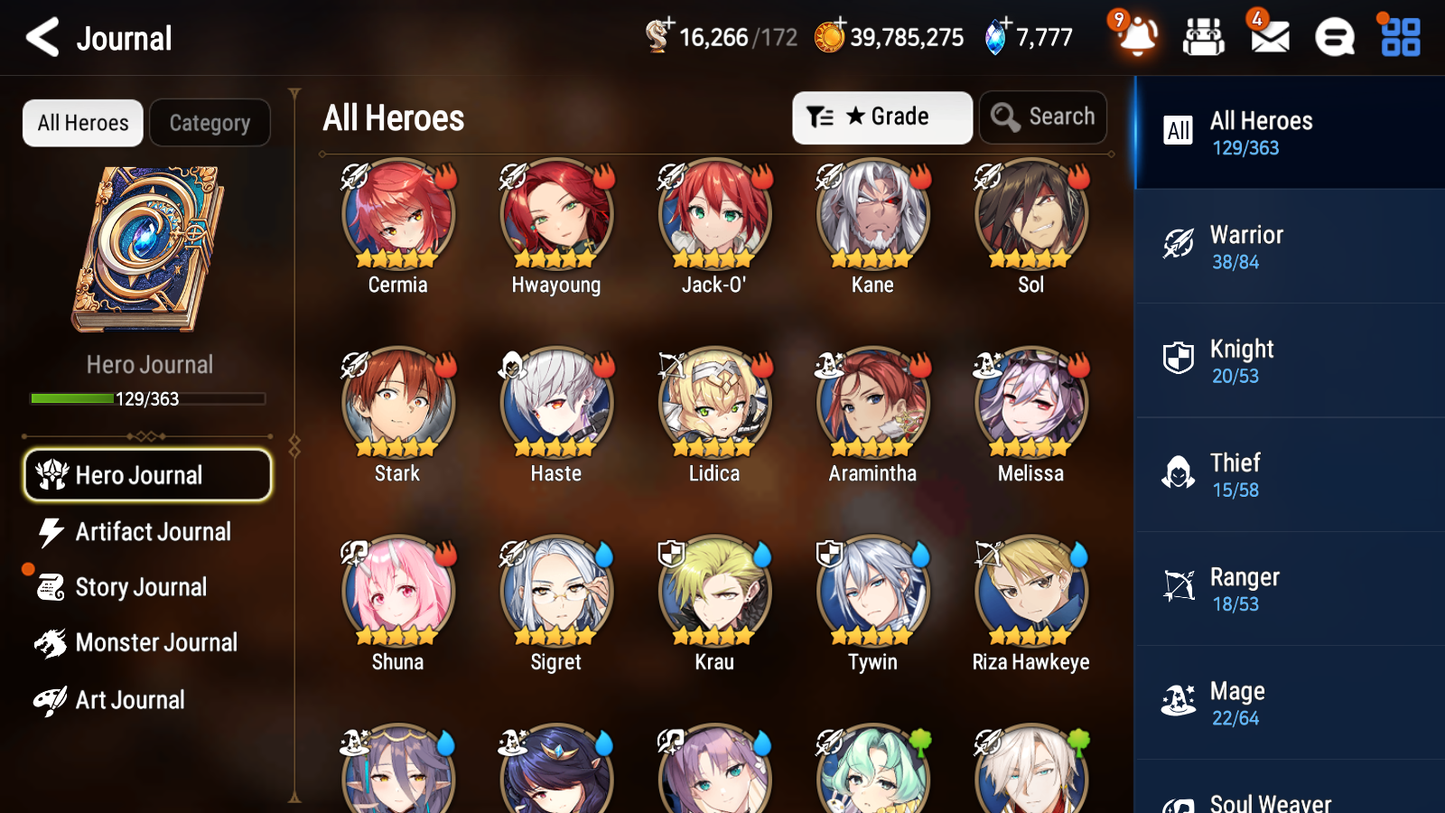Select Cermia's hero portrait
The height and width of the screenshot is (813, 1445).
pyautogui.click(x=398, y=213)
